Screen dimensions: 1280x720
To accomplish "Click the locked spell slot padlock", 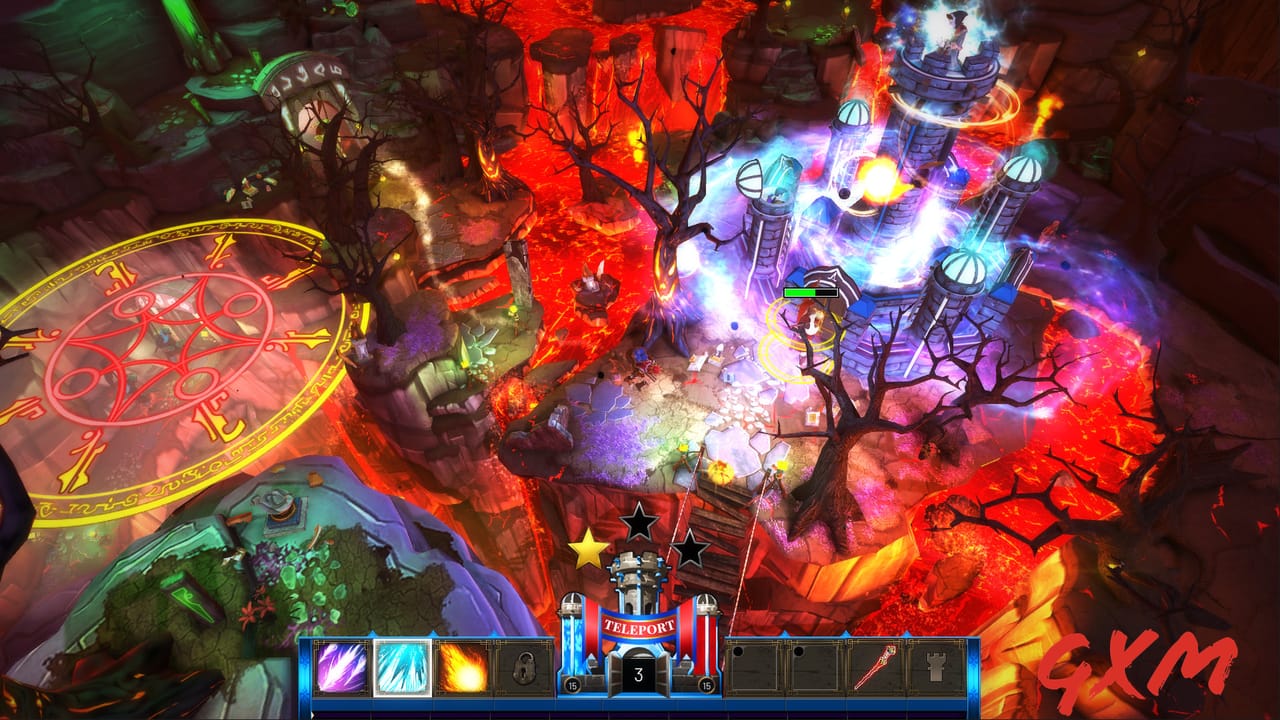I will coord(524,667).
